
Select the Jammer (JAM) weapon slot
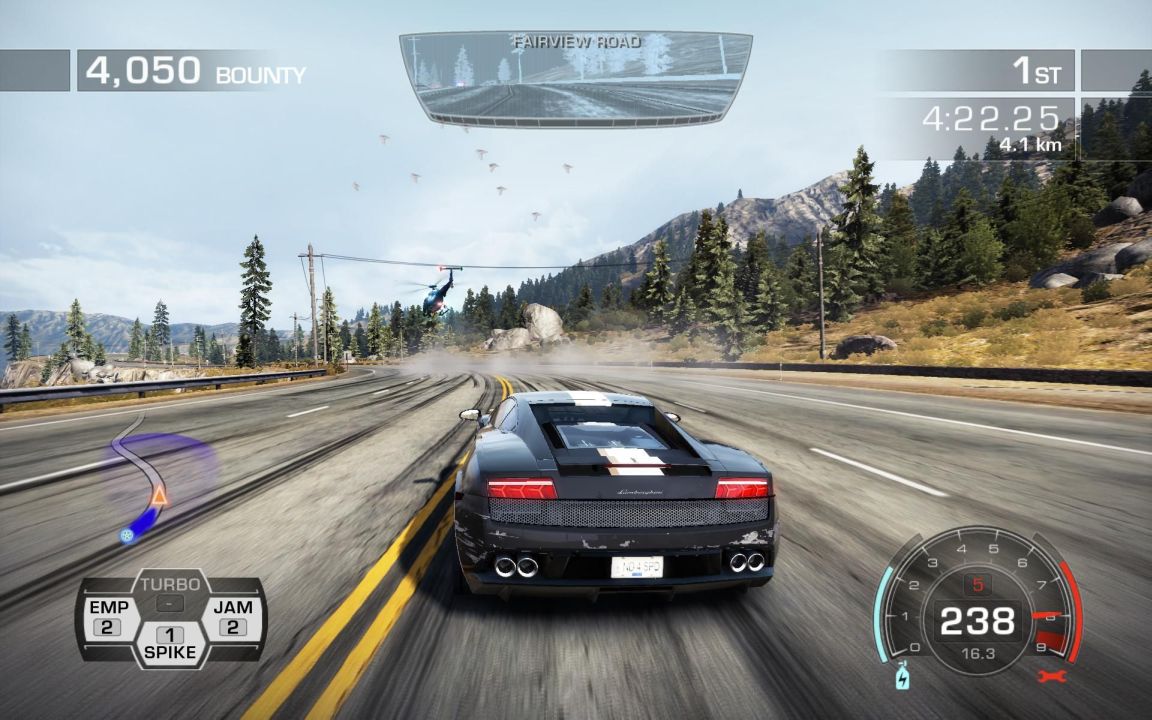[233, 618]
